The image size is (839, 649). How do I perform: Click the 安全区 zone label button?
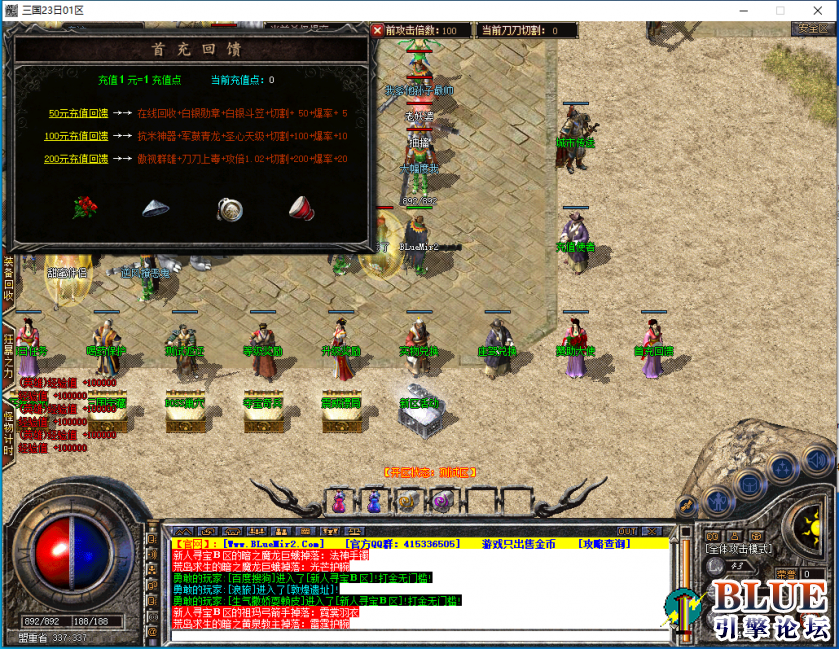[x=811, y=29]
